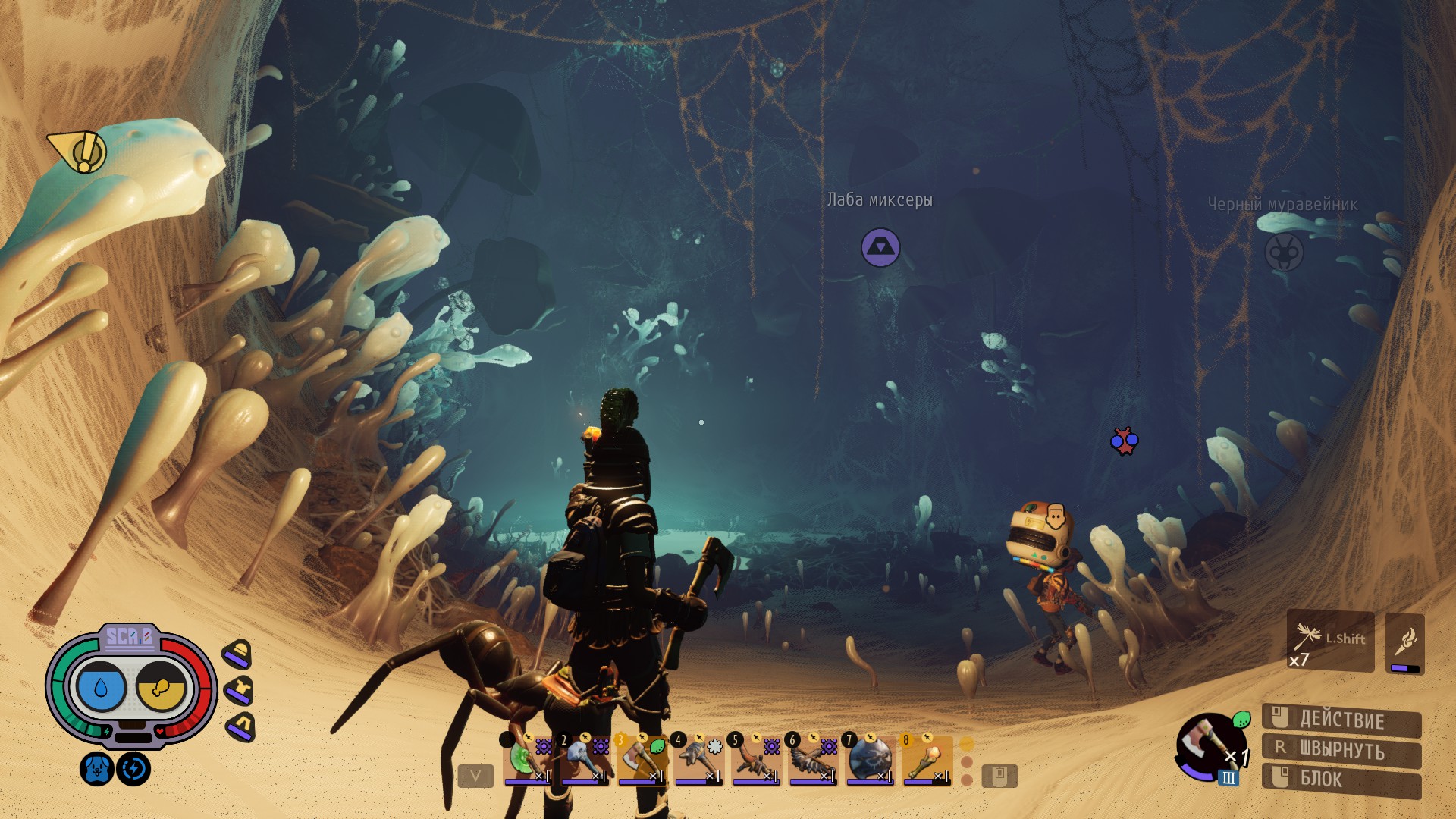
Task: Equip the torch in hotbar slot 8
Action: coord(926,759)
